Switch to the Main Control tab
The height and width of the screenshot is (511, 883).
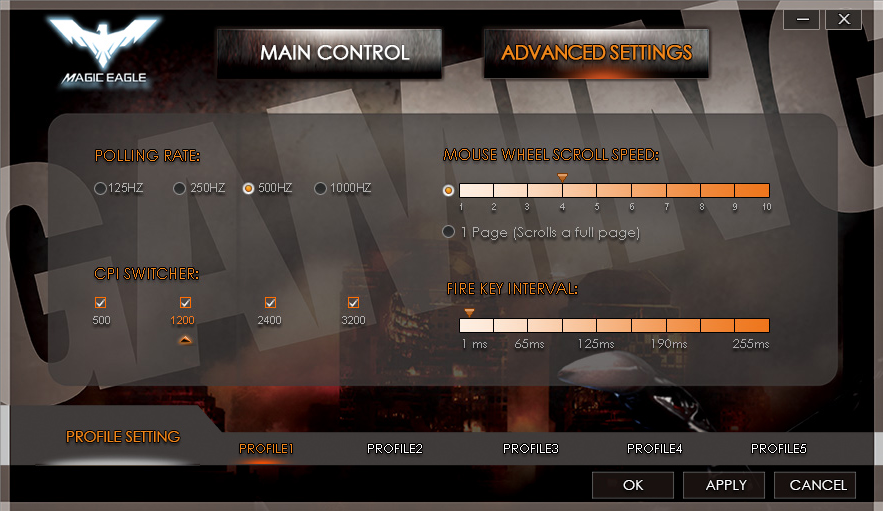(334, 53)
